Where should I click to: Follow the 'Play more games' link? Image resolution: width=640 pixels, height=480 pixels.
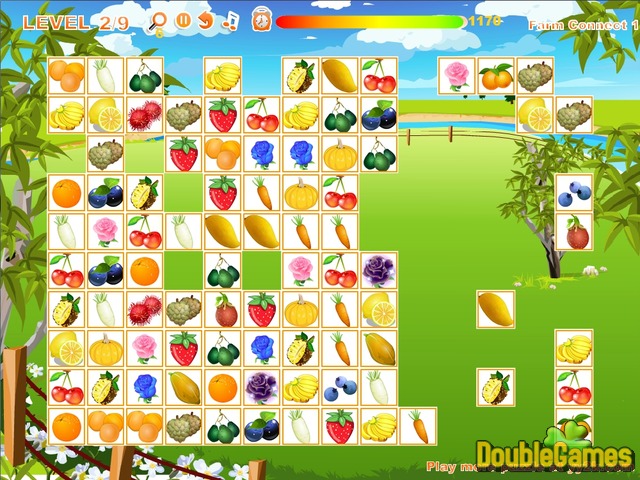tap(450, 466)
